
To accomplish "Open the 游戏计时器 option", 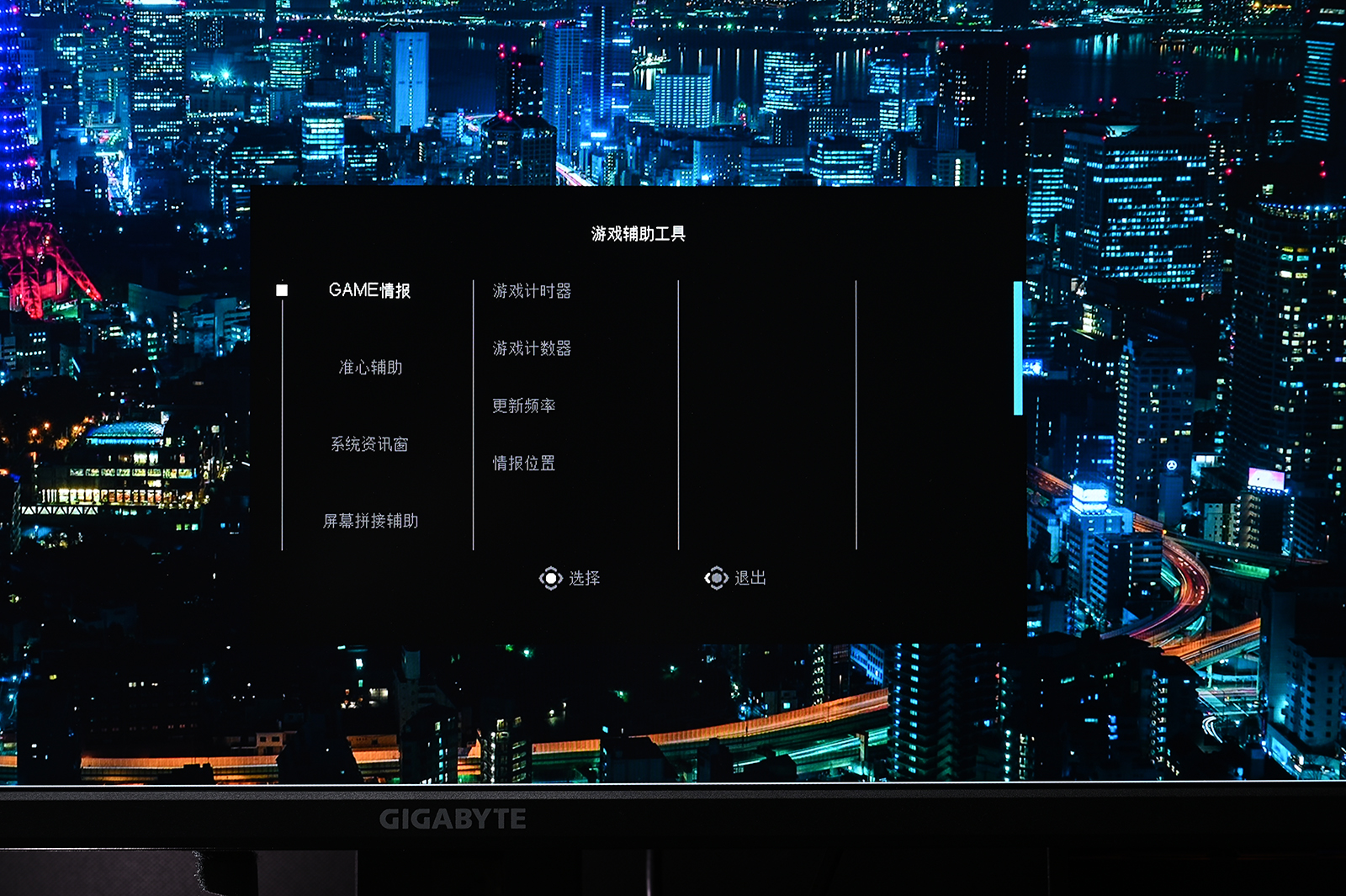I will [533, 291].
